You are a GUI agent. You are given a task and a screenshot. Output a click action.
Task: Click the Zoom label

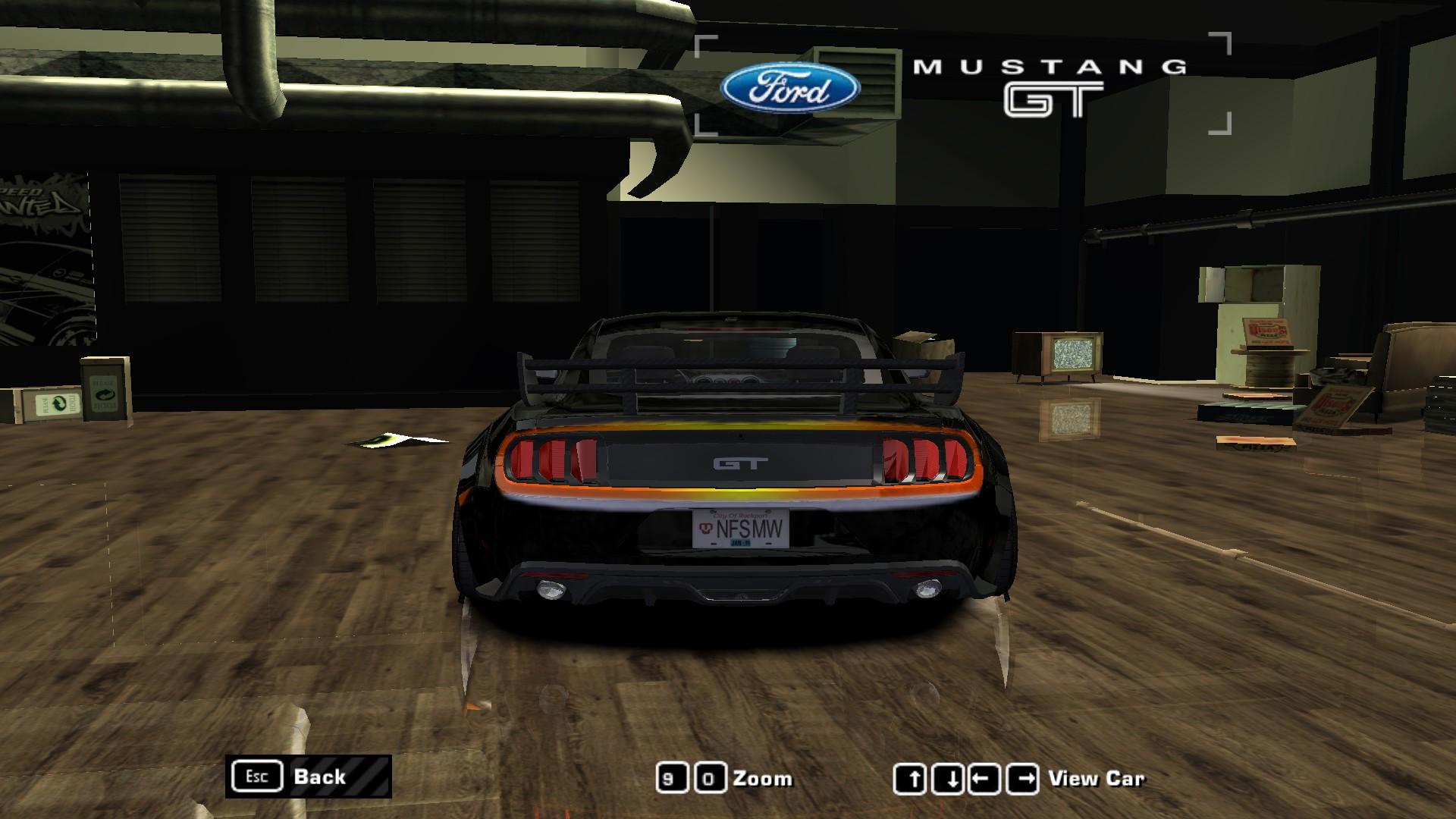click(x=763, y=778)
